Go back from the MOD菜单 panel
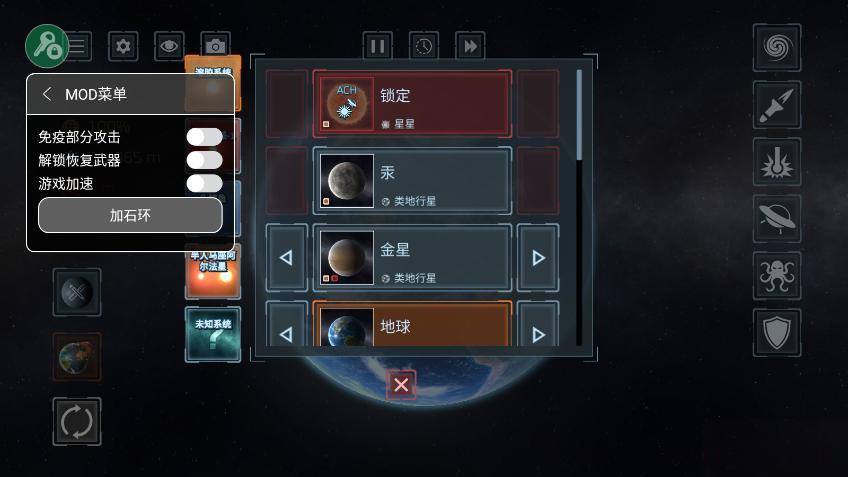The width and height of the screenshot is (848, 477). coord(47,94)
